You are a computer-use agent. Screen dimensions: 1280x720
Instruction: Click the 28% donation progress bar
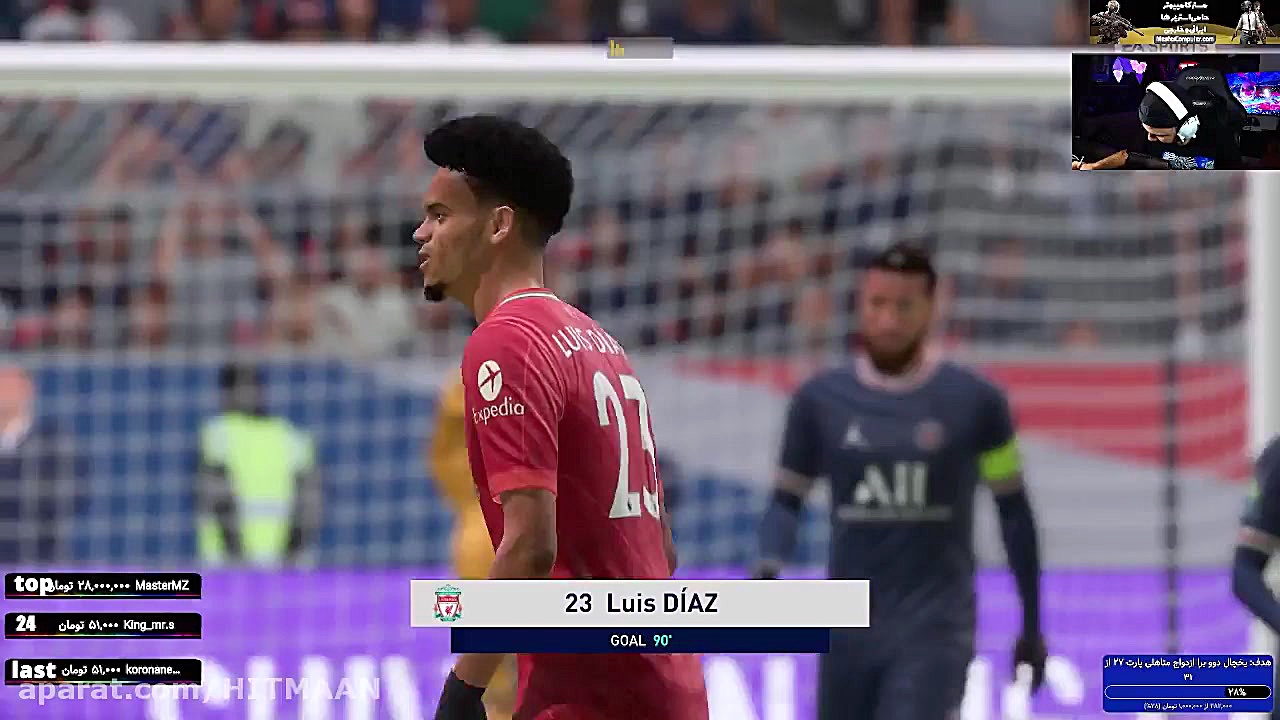1190,693
